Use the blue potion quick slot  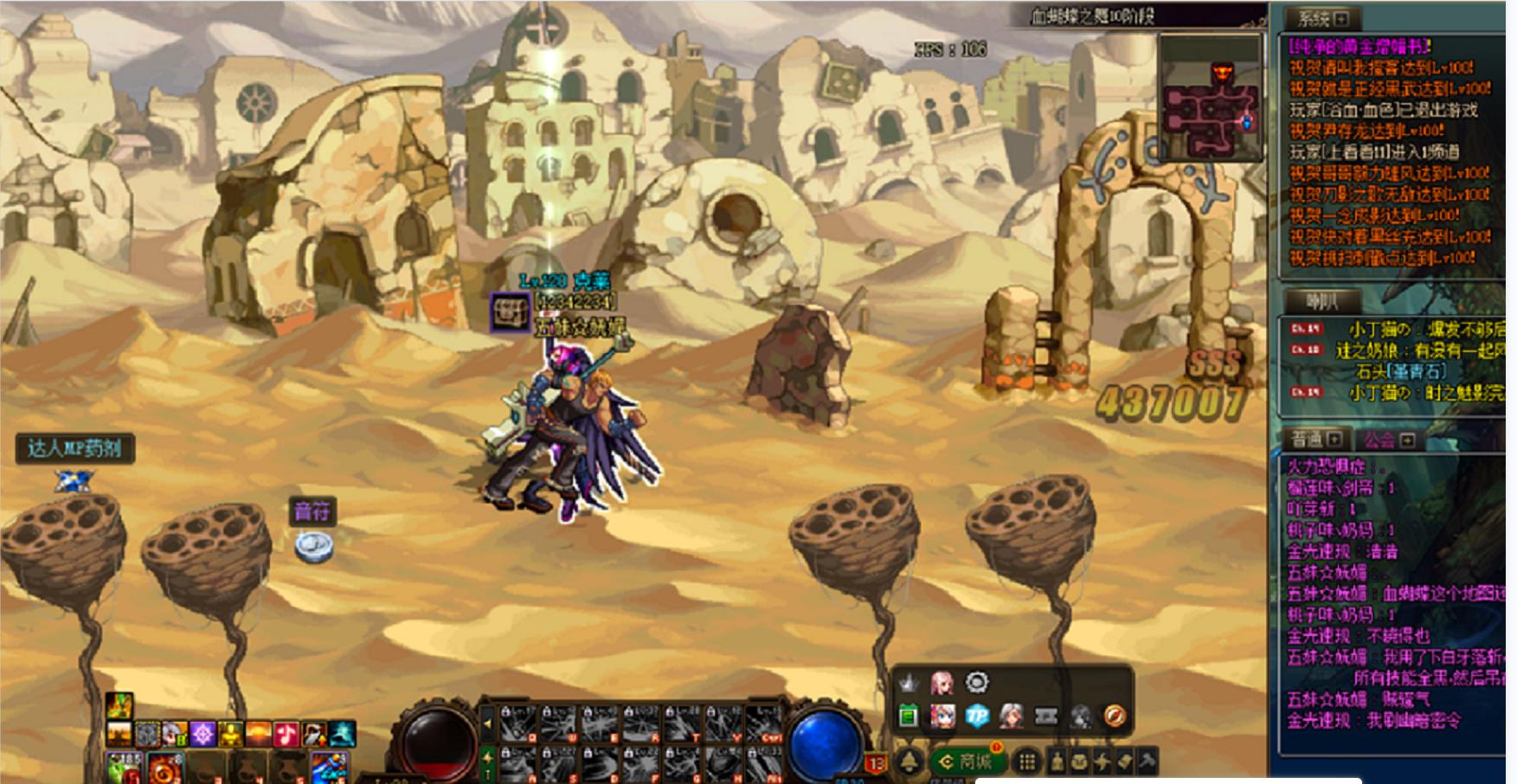(330, 768)
